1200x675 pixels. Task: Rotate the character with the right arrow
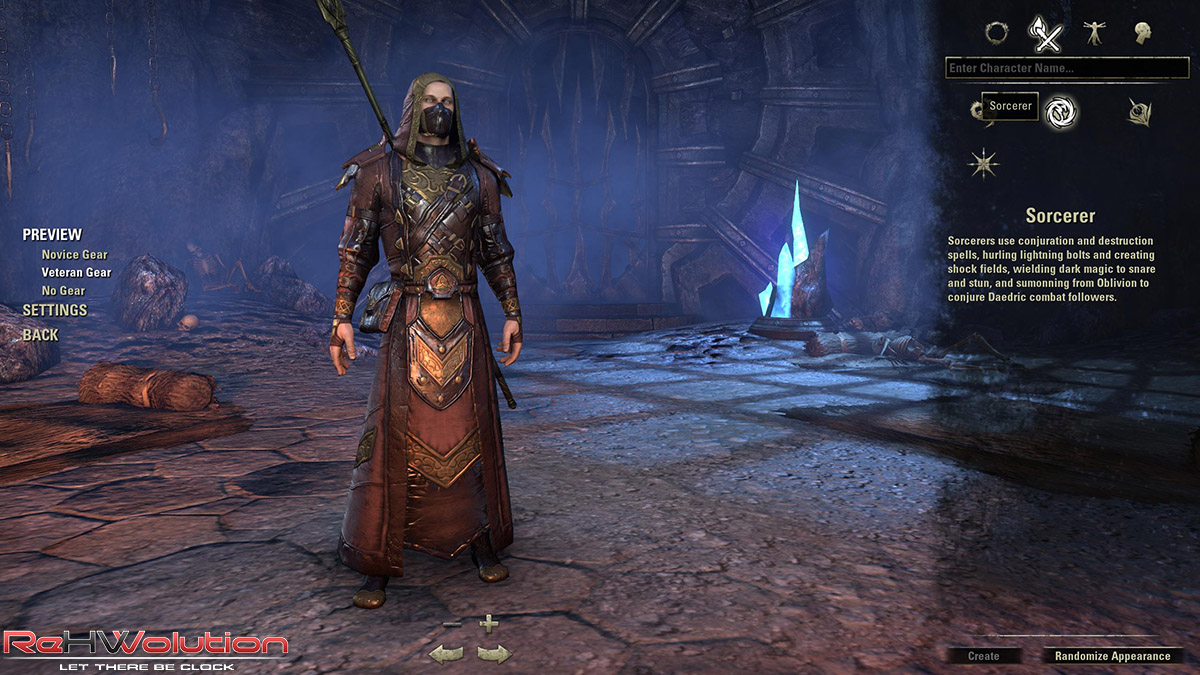[493, 654]
